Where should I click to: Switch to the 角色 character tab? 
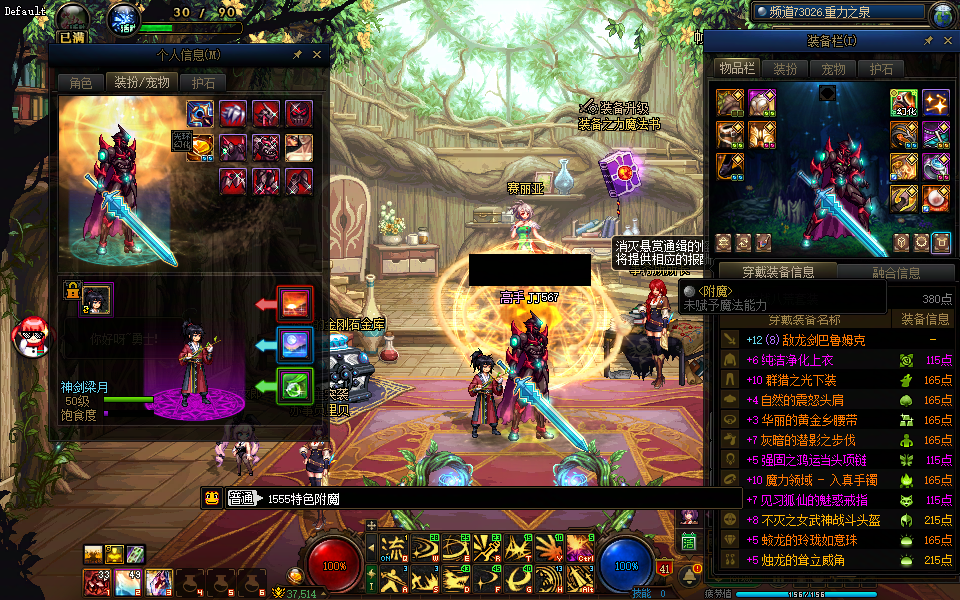(81, 82)
